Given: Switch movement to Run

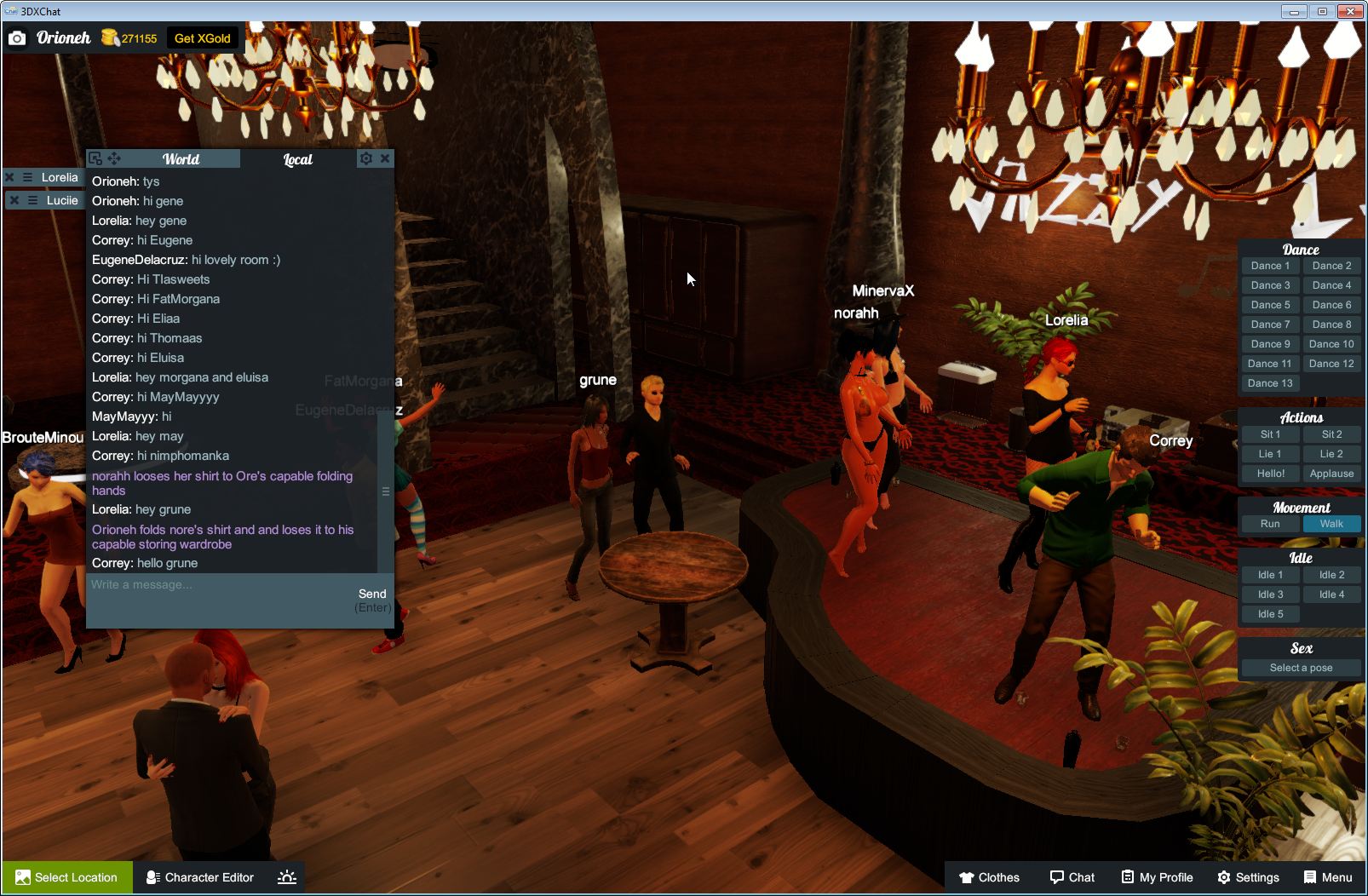Looking at the screenshot, I should (1270, 524).
